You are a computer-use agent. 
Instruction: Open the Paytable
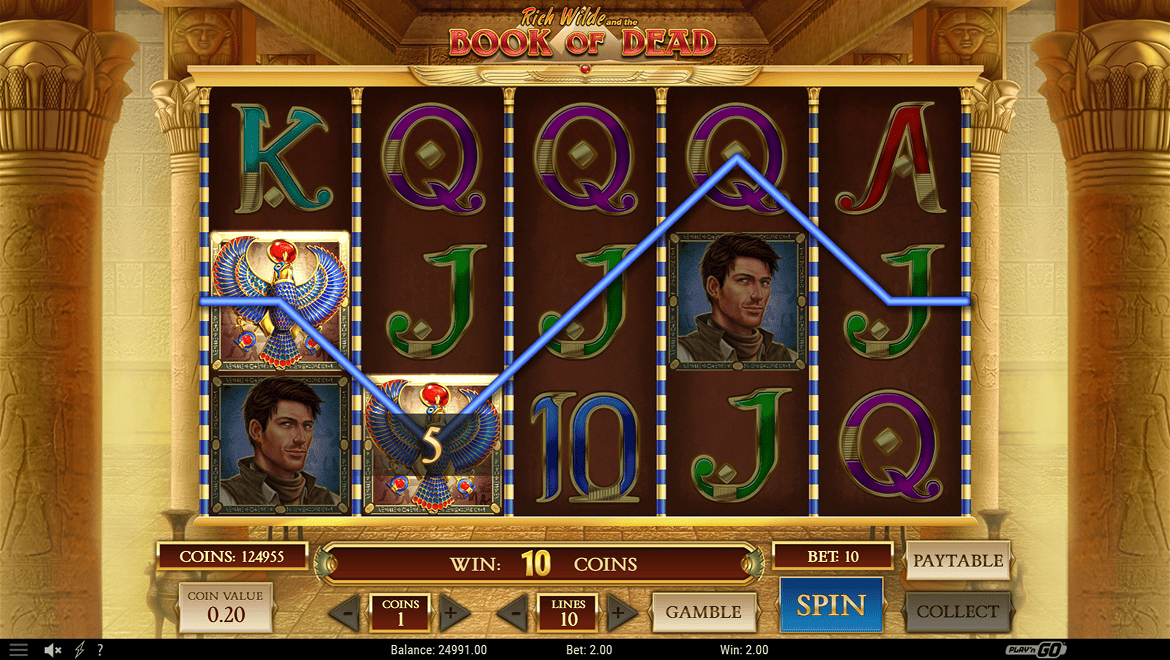pos(957,561)
